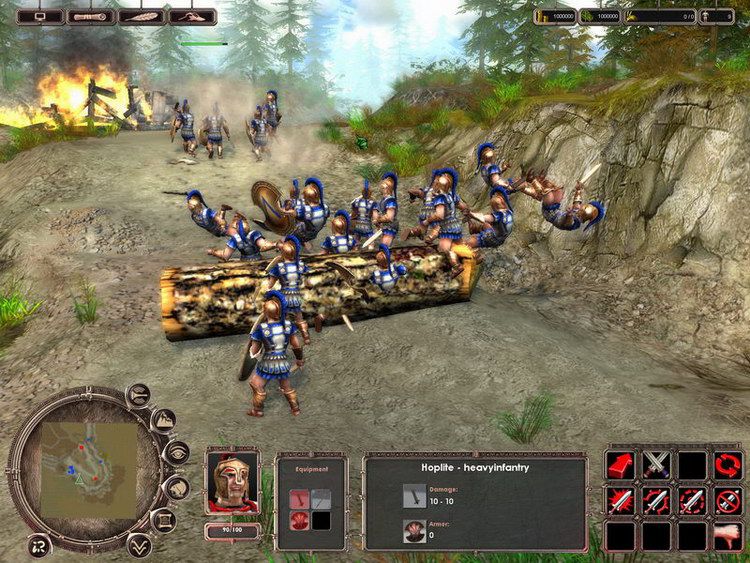This screenshot has height=563, width=750.
Task: Toggle the mountain terrain minimap button
Action: (163, 420)
